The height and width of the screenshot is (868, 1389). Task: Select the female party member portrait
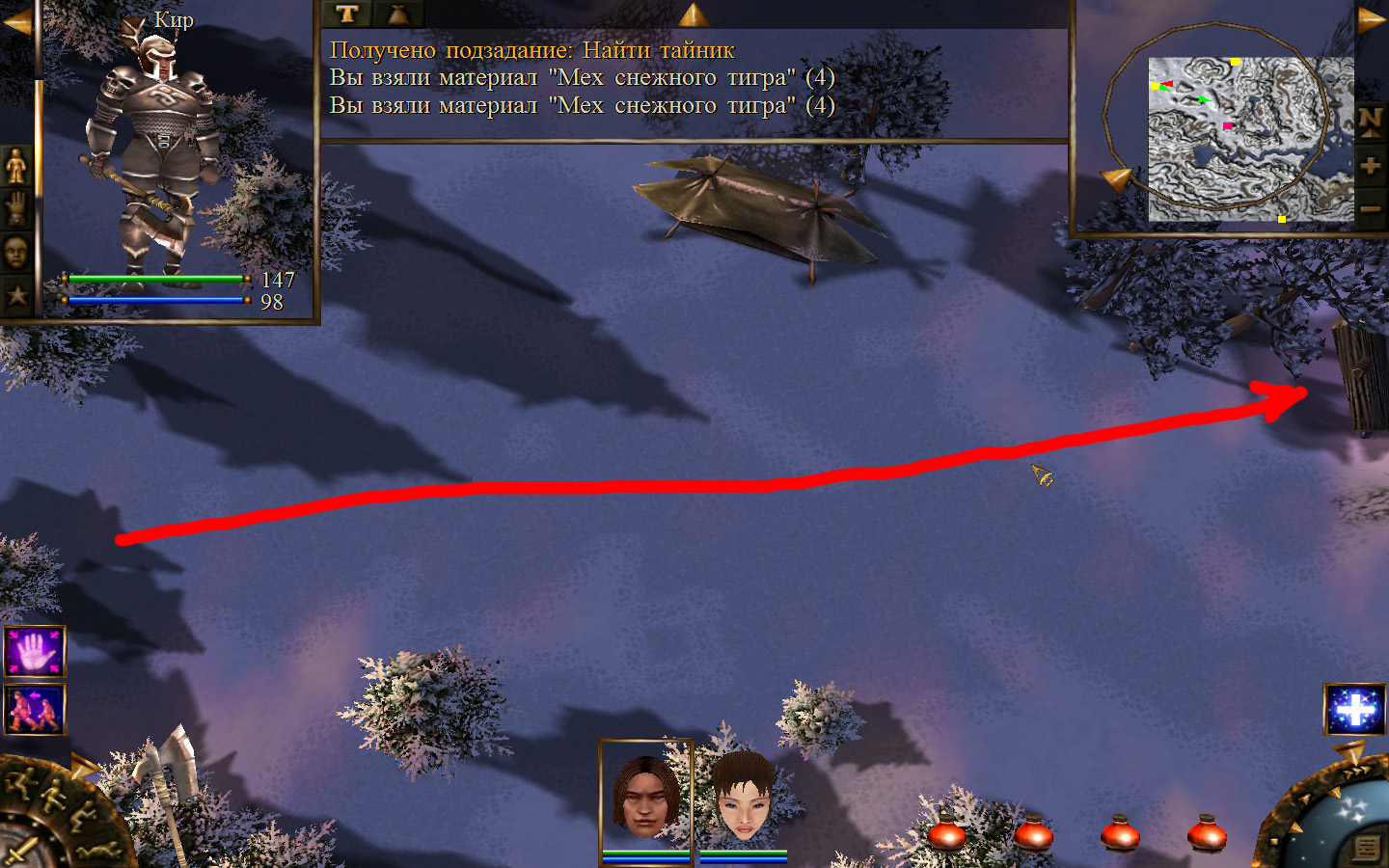pos(744,797)
